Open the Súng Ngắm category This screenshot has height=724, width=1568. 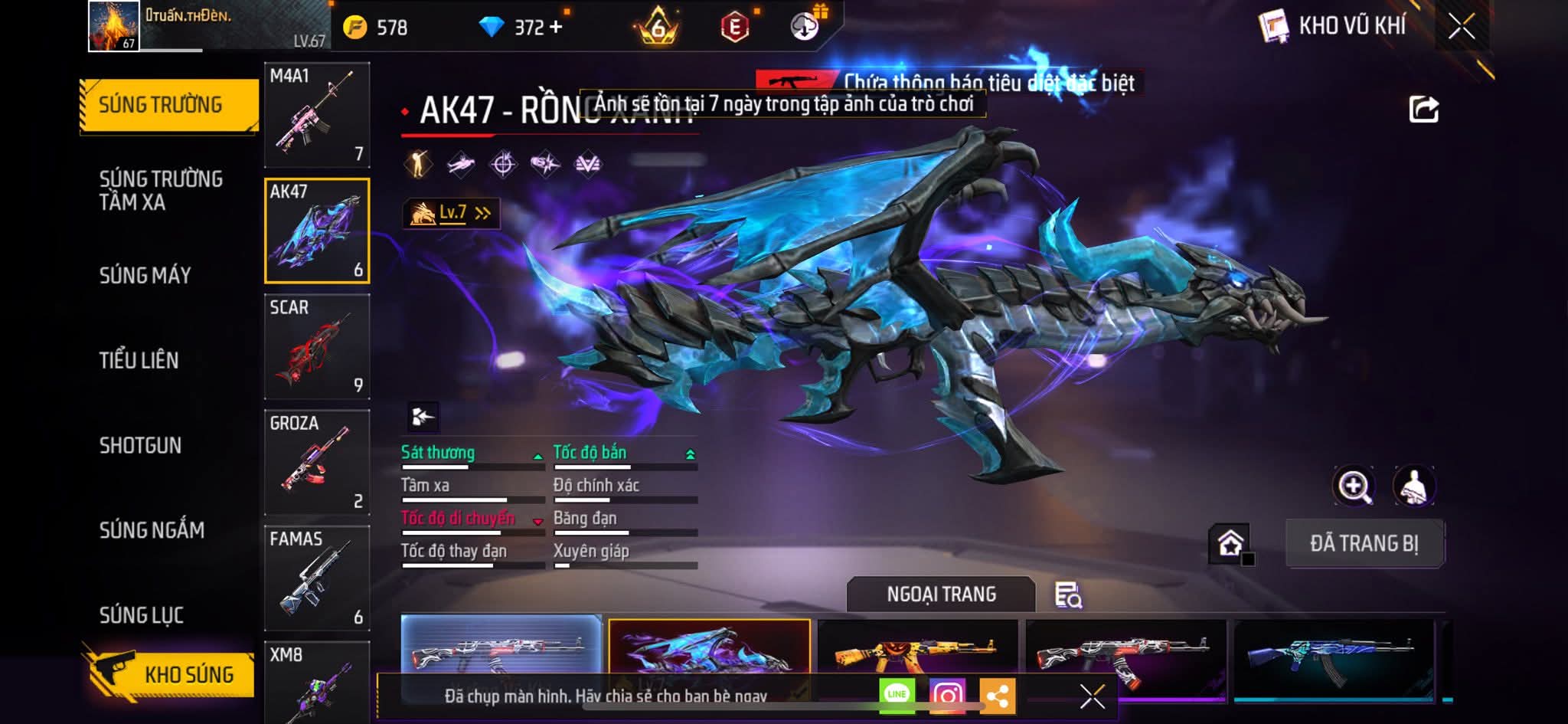(x=152, y=530)
